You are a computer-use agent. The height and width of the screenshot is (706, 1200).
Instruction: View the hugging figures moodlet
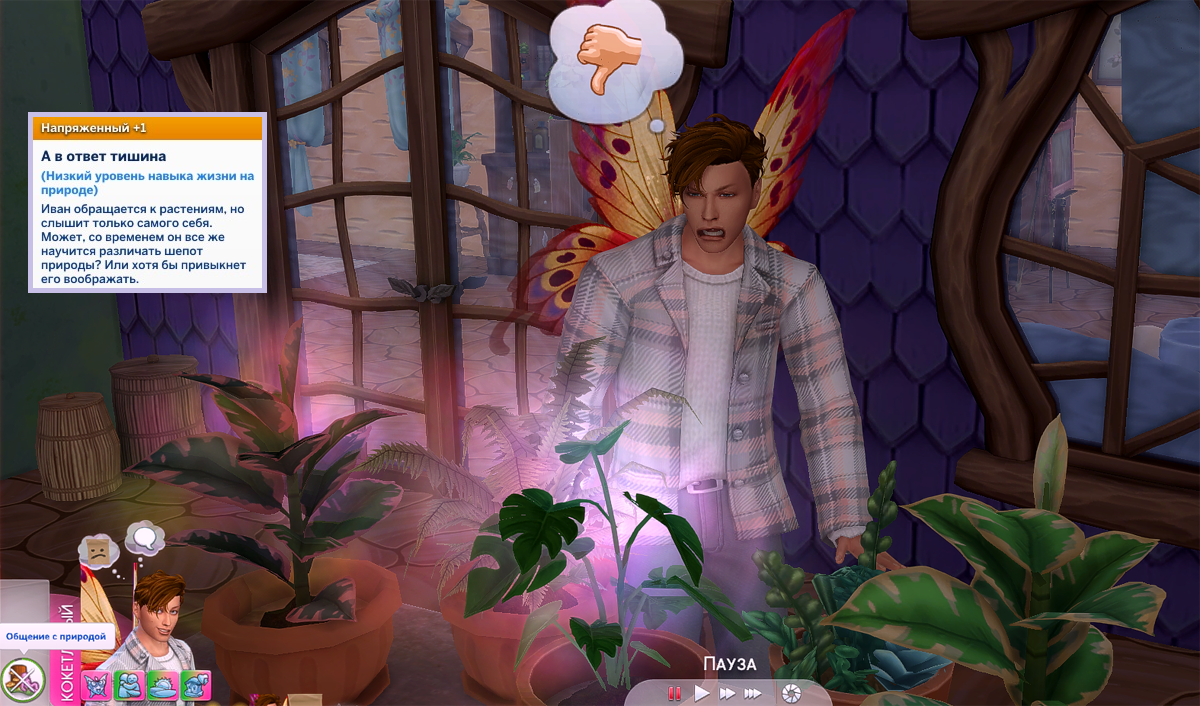(130, 685)
